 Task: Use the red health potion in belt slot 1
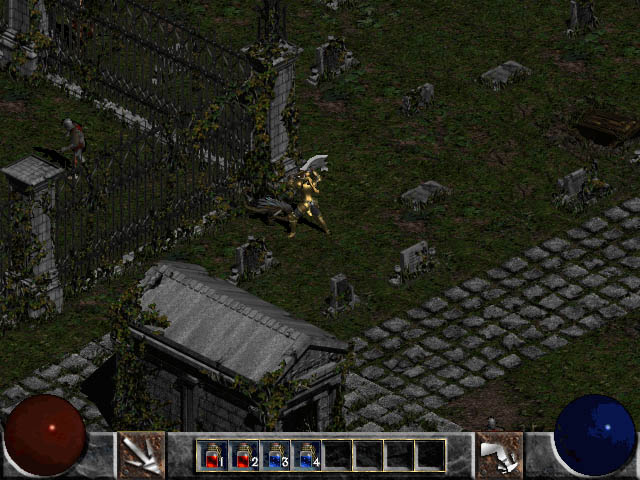tap(212, 455)
